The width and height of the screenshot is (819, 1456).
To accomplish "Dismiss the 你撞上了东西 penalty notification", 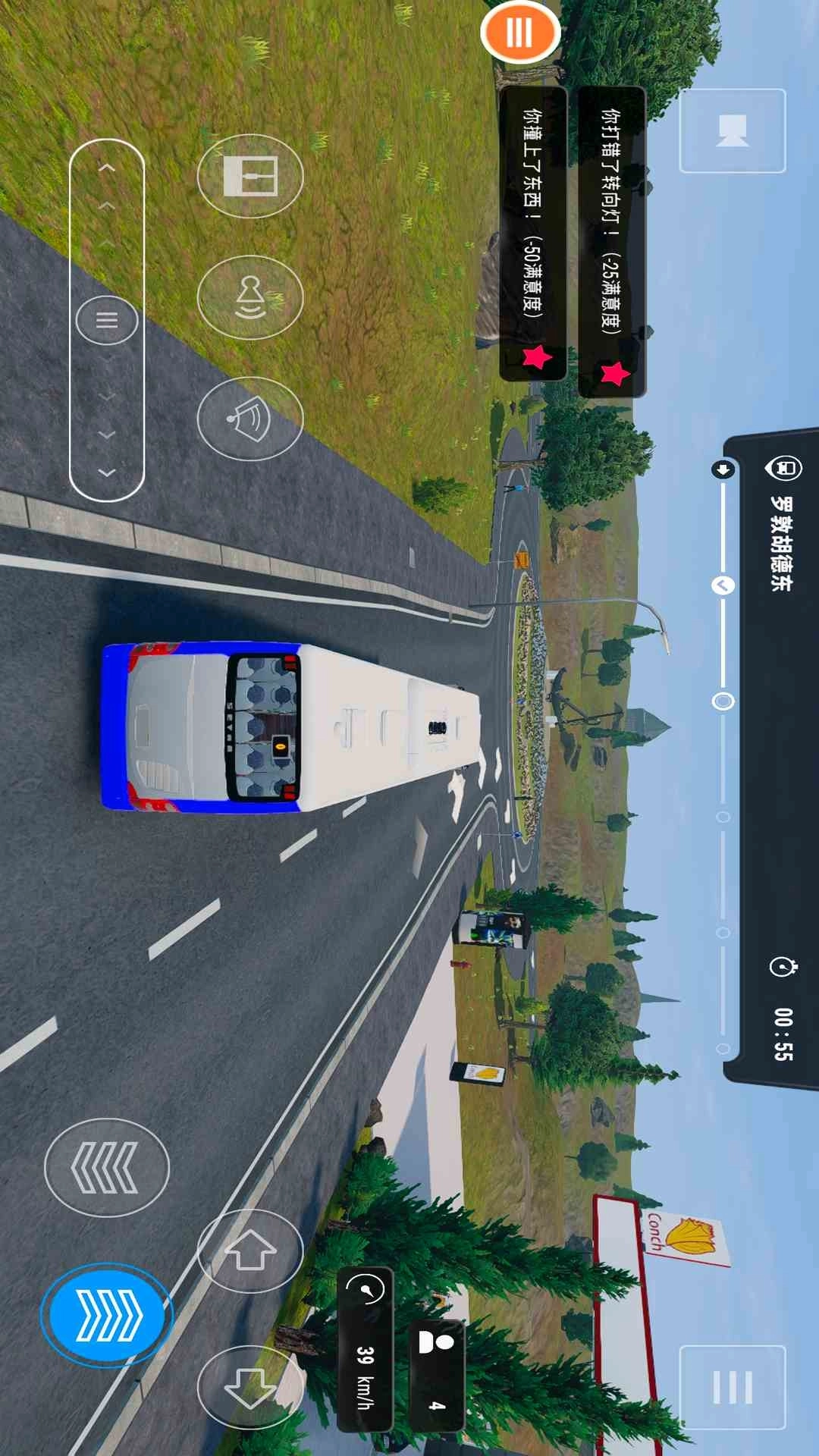I will tap(532, 234).
